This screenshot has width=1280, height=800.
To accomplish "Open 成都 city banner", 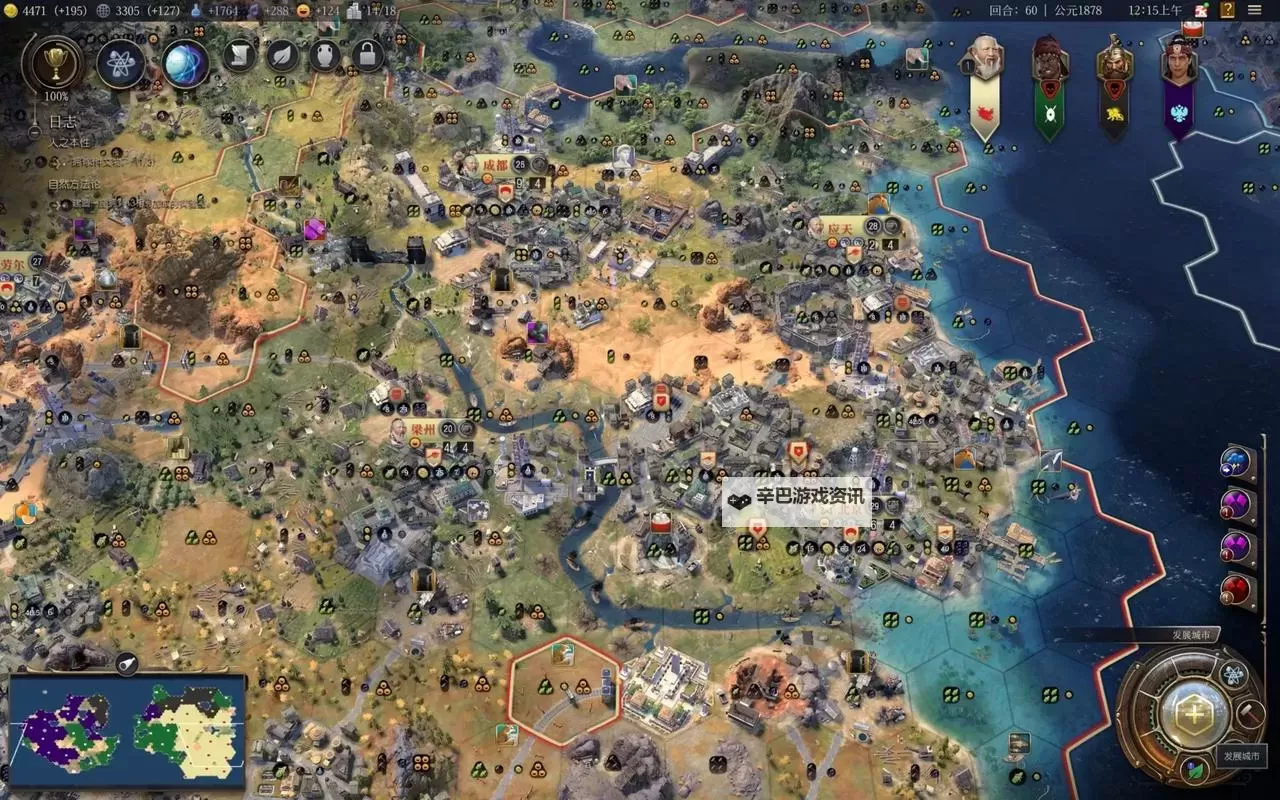I will (x=496, y=165).
